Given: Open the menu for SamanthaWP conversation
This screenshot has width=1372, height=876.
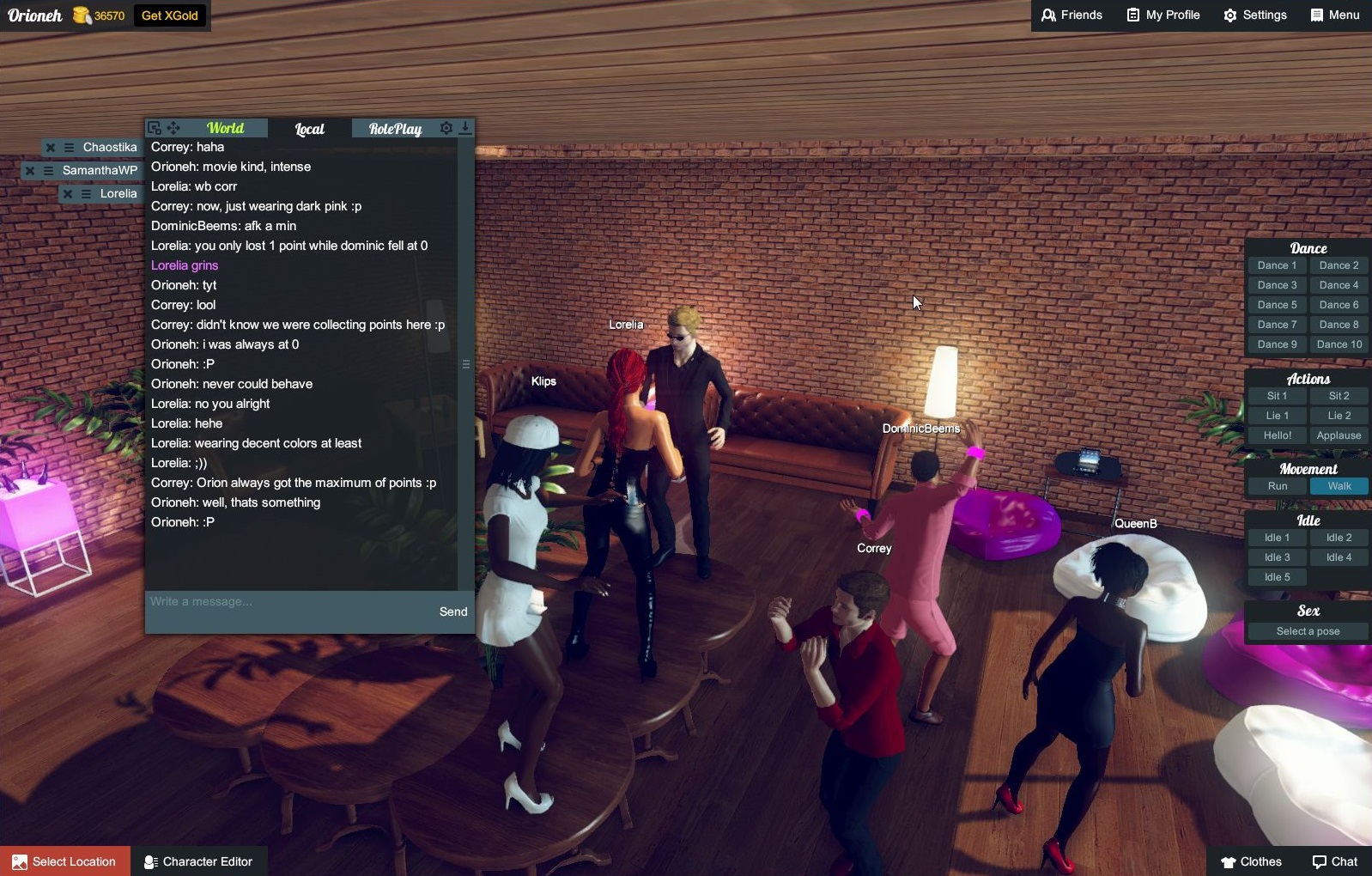Looking at the screenshot, I should 49,170.
